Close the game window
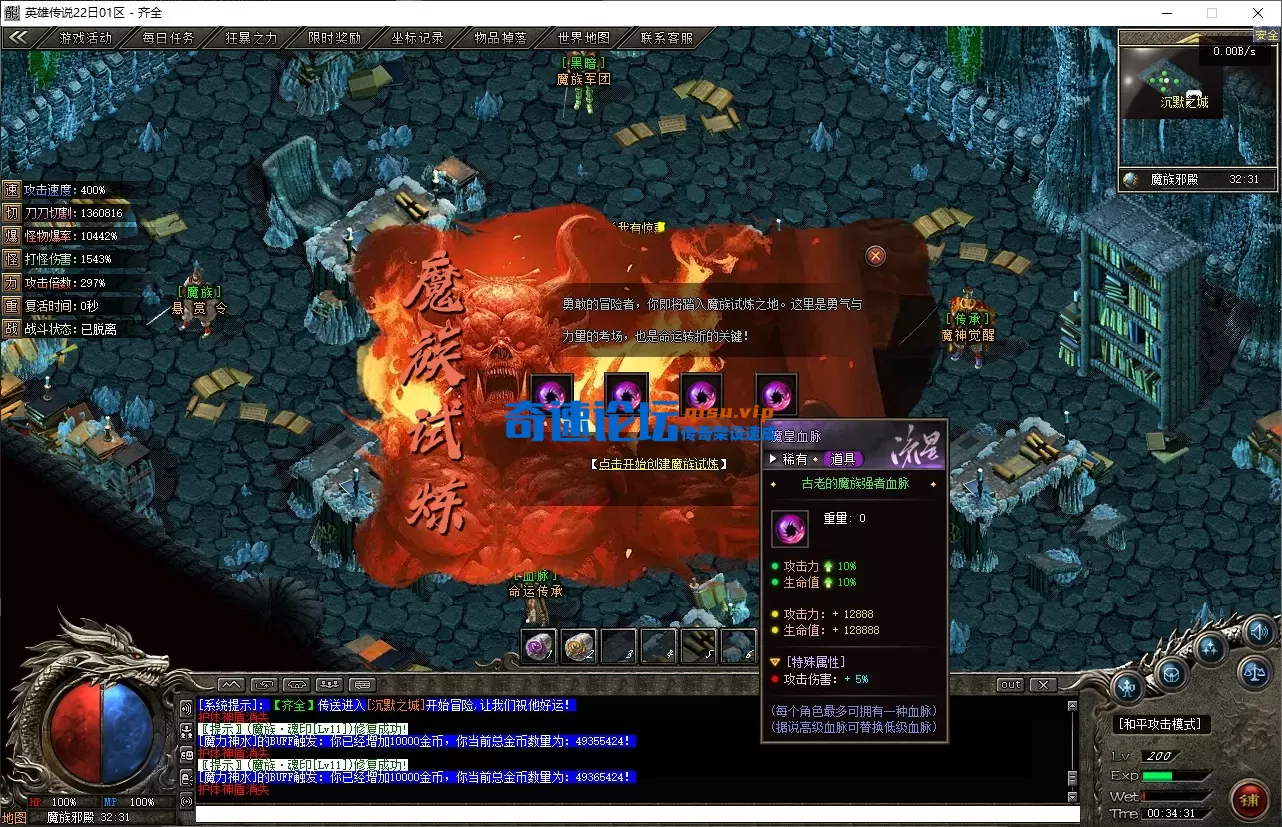1282x827 pixels. (1258, 13)
